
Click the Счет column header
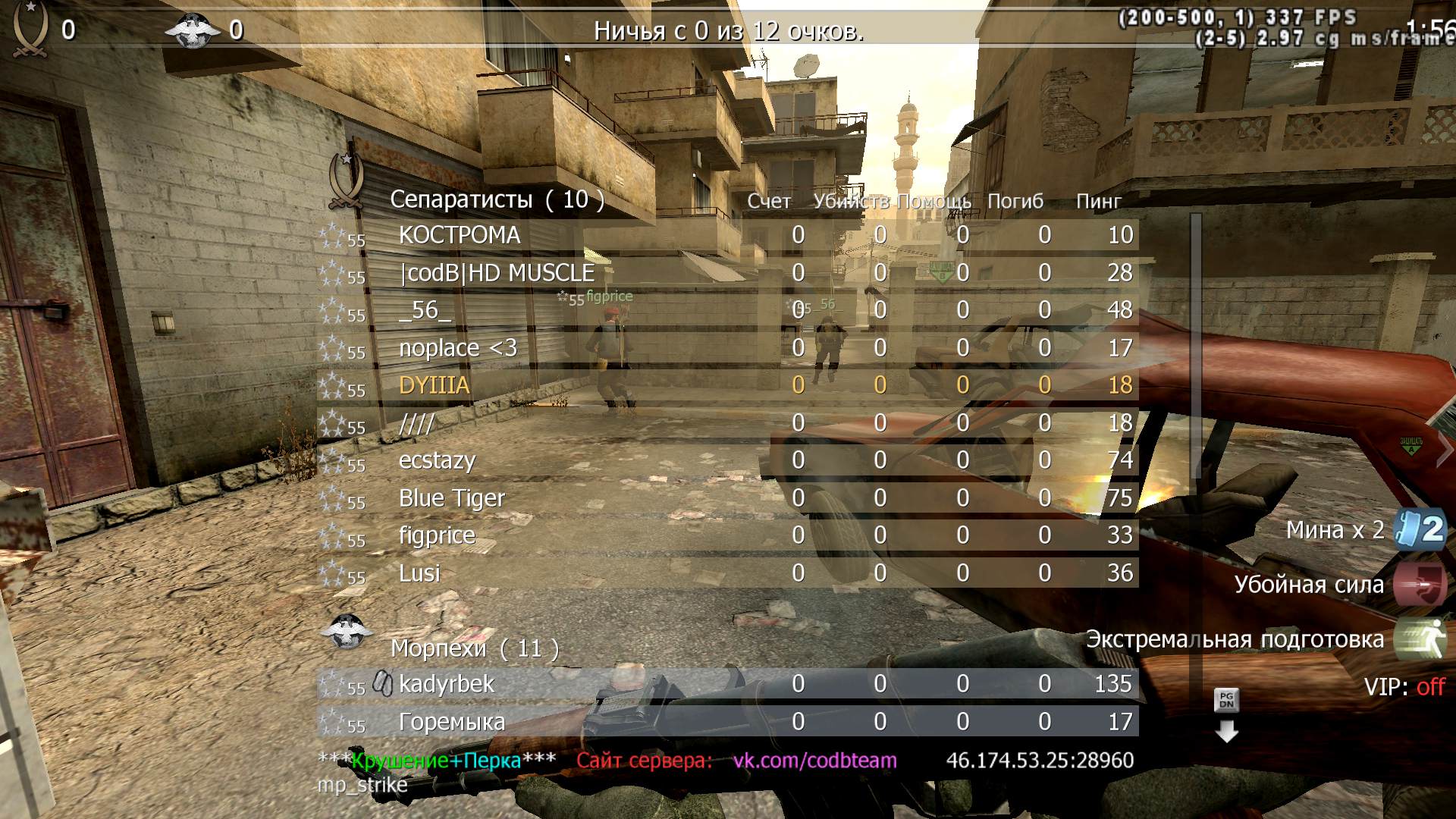click(x=769, y=202)
